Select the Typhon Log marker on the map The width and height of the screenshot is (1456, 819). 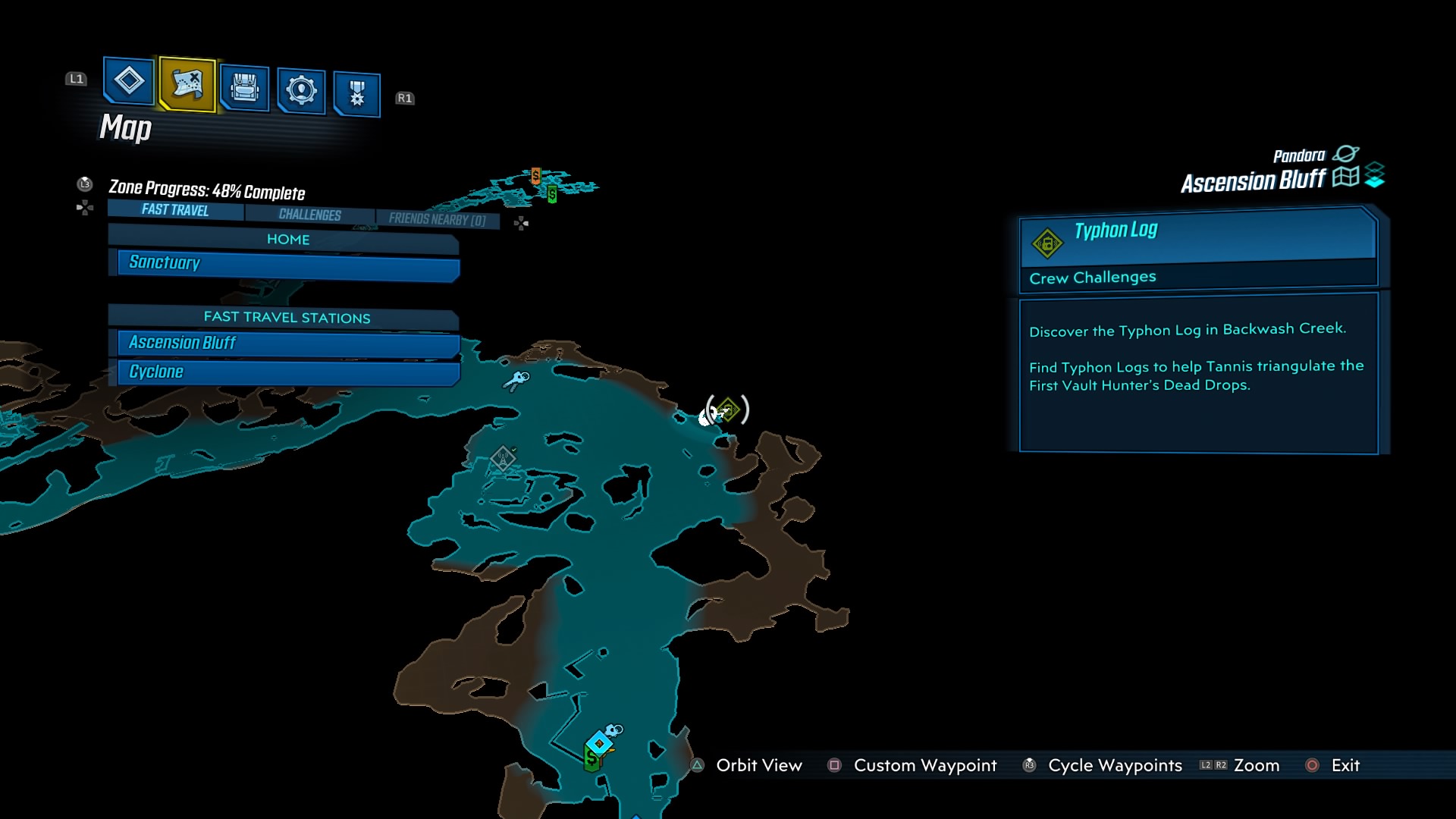pyautogui.click(x=728, y=410)
